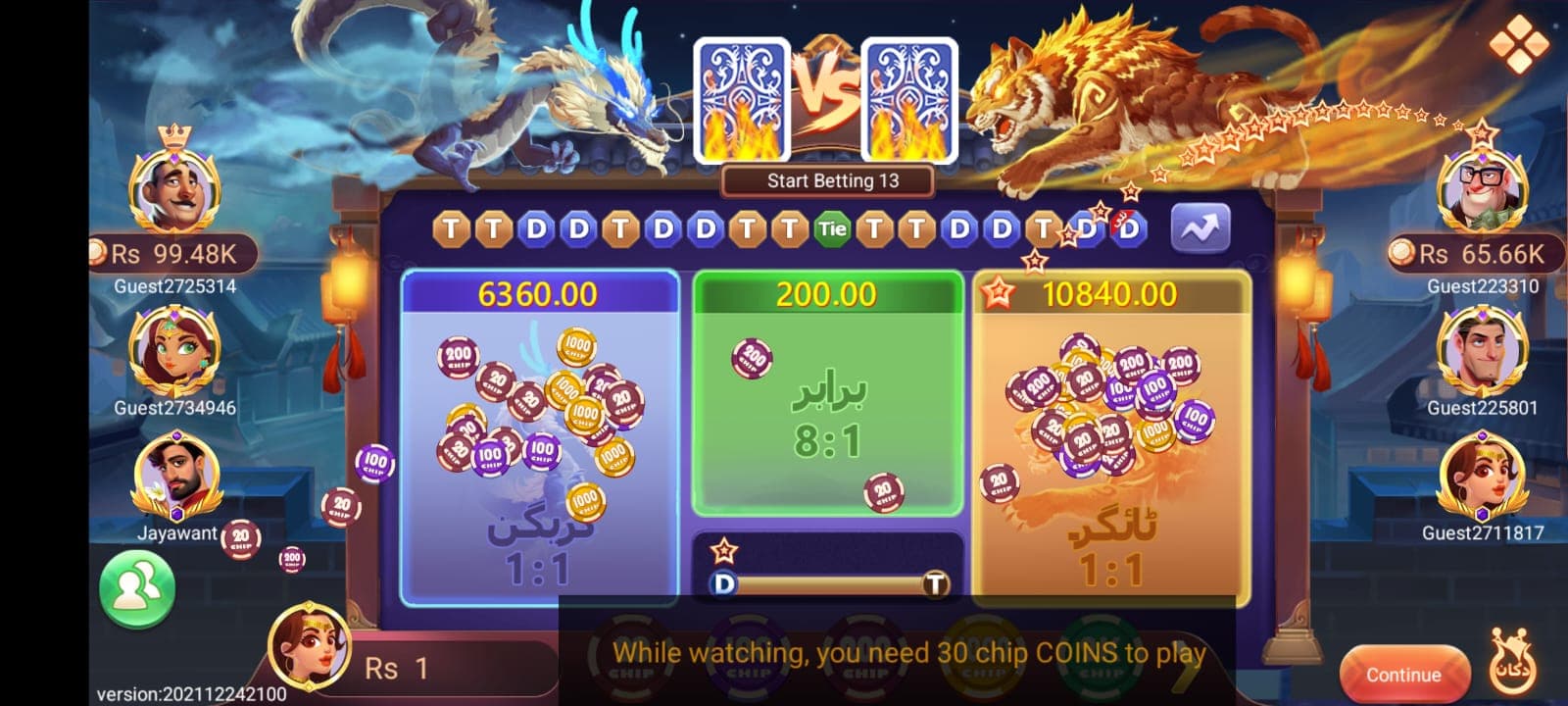Click the Start Betting 13 banner

(826, 180)
